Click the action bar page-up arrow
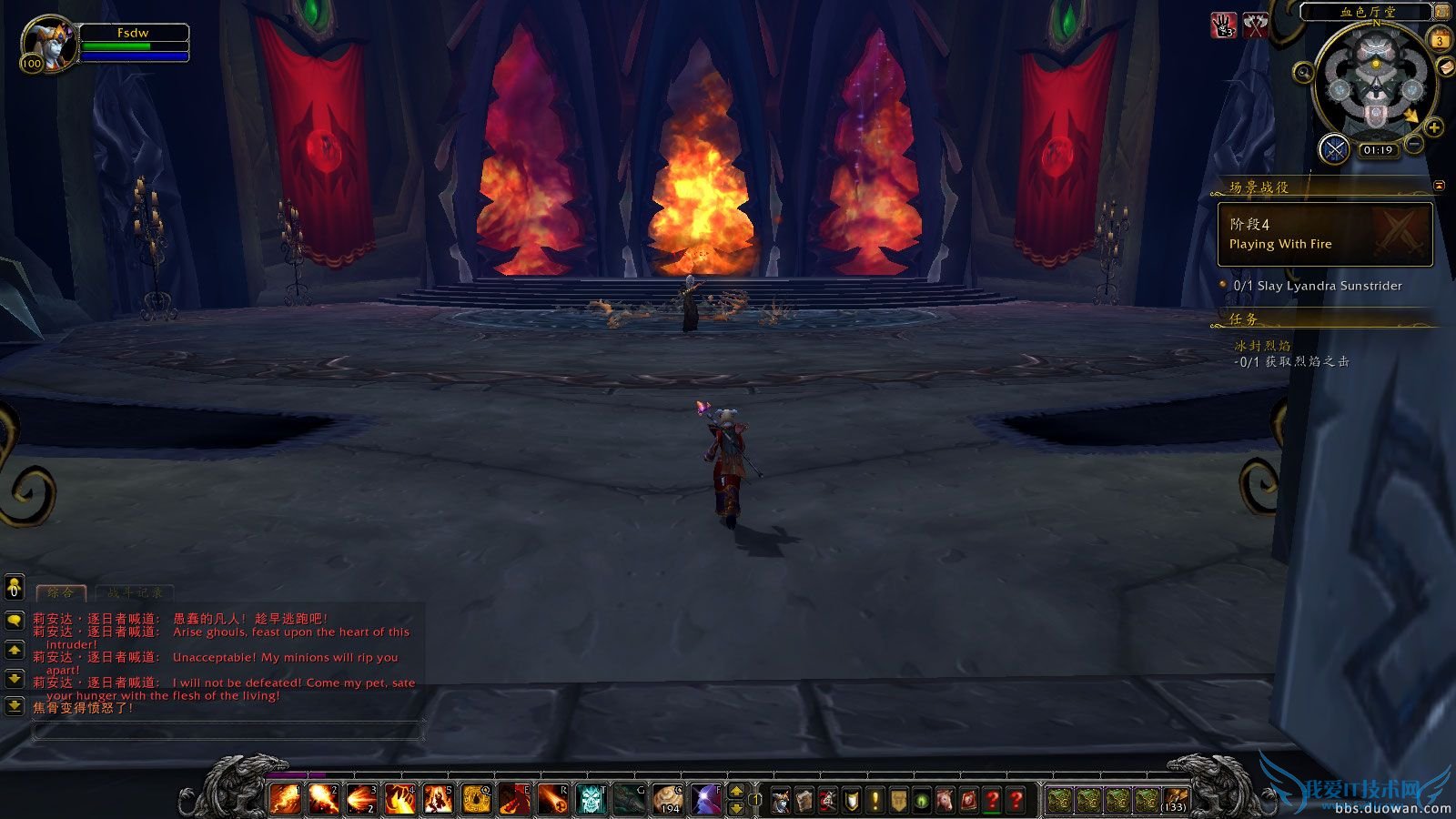1456x819 pixels. click(x=736, y=792)
